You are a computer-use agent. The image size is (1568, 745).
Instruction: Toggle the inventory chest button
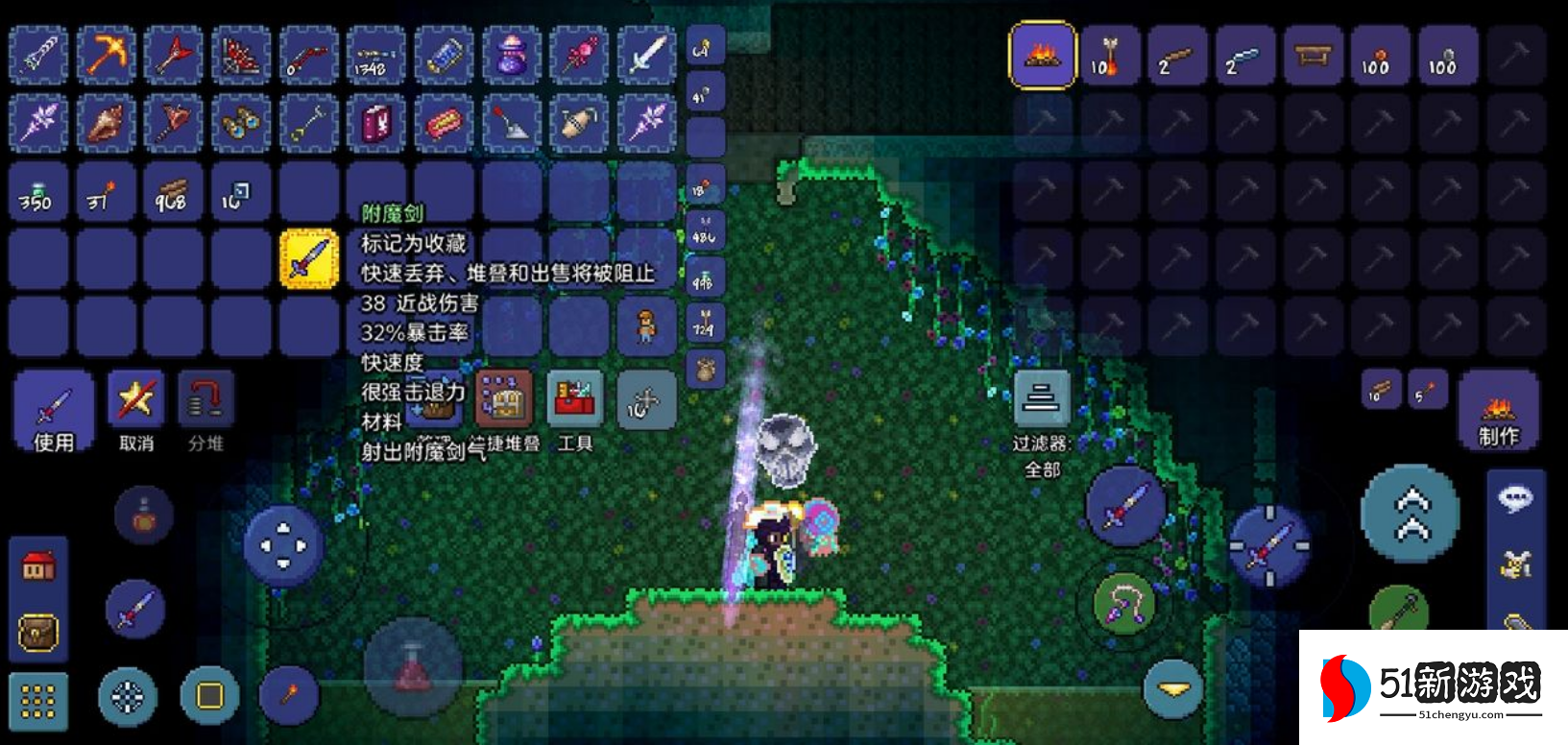pos(38,632)
